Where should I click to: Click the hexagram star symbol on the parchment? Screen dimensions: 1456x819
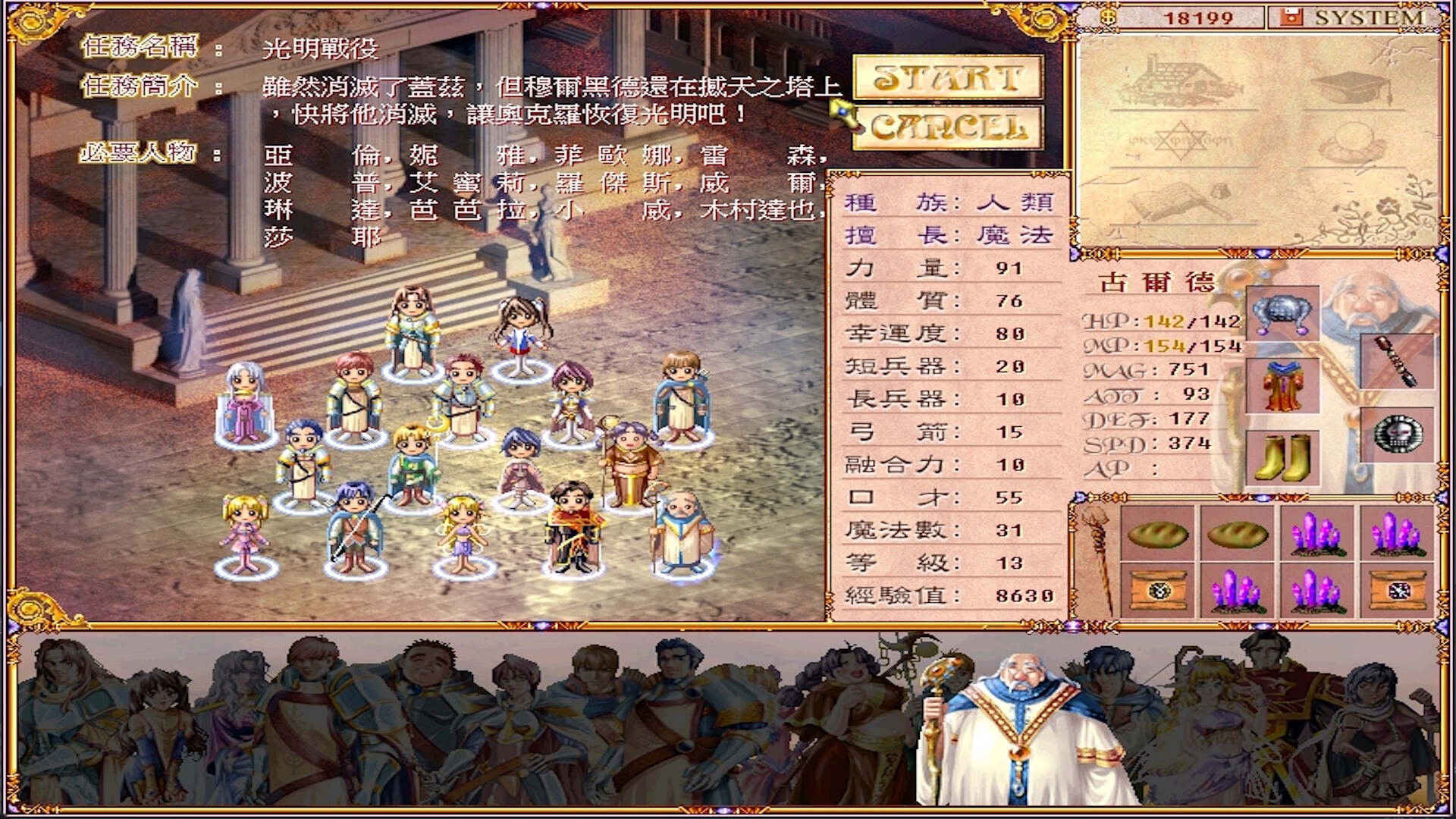1182,140
